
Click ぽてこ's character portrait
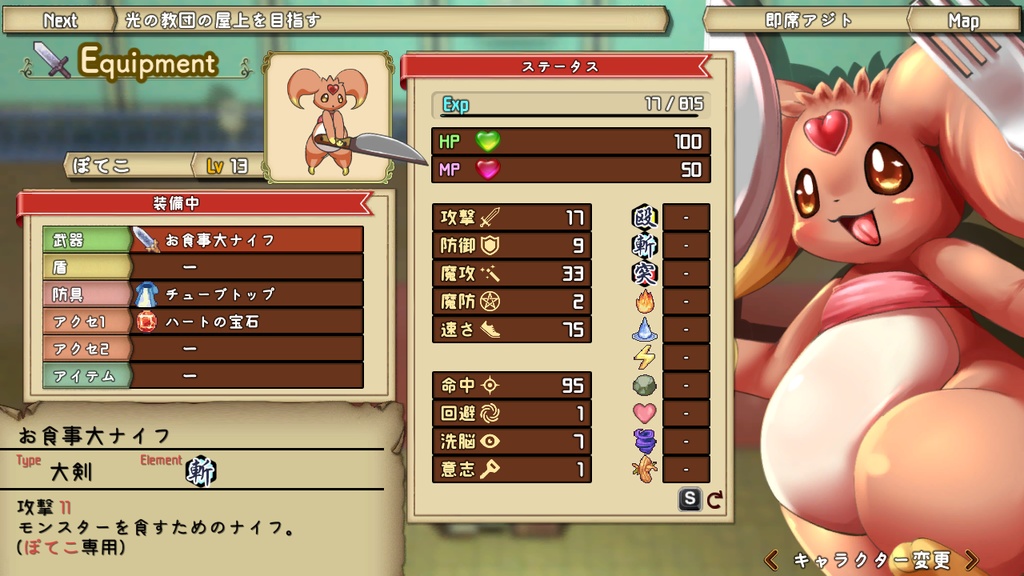pyautogui.click(x=326, y=118)
